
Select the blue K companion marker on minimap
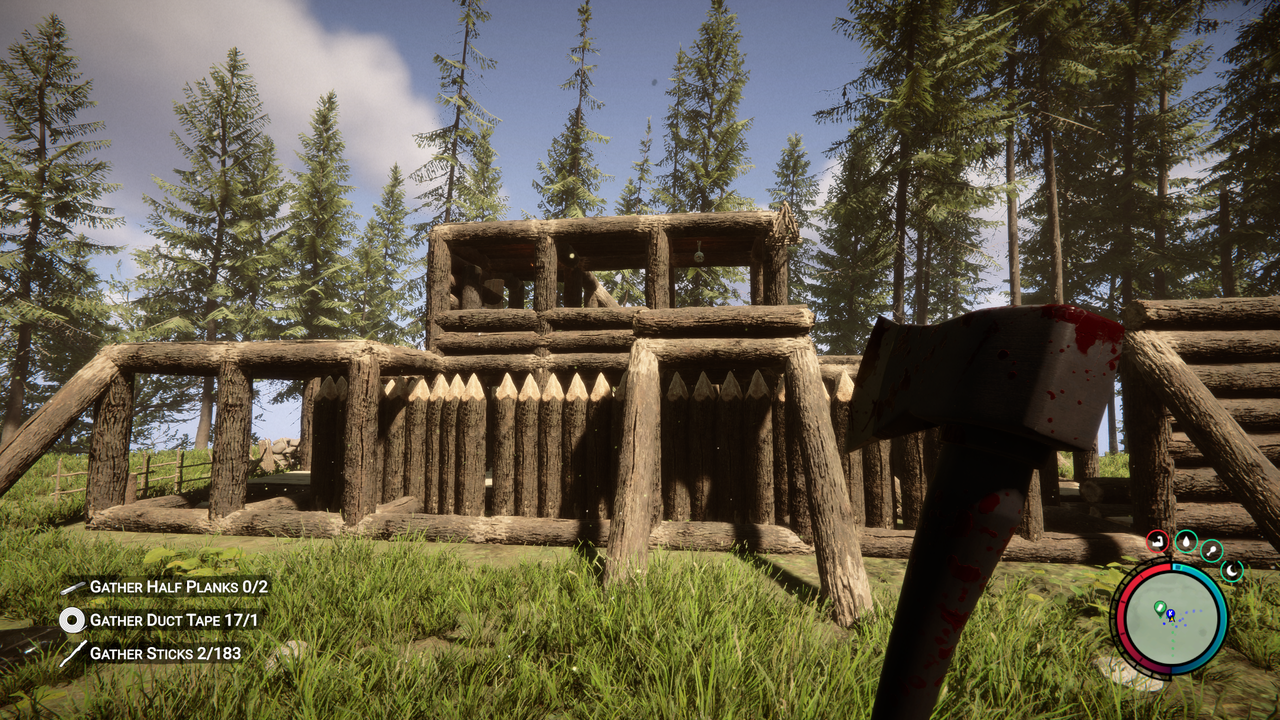pos(1171,613)
